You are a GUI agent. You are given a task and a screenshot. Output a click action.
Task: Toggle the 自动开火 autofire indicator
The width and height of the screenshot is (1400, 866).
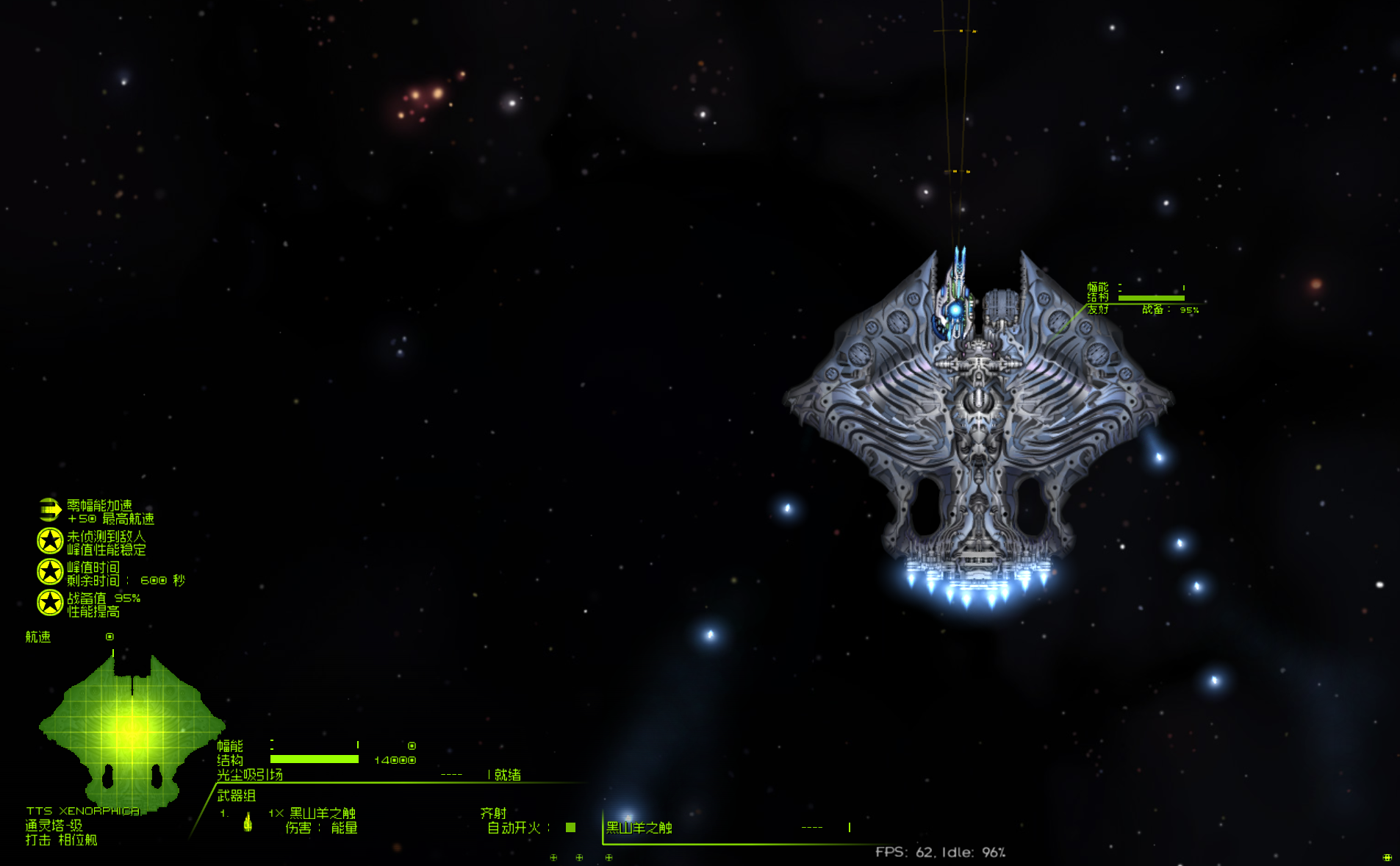coord(570,828)
